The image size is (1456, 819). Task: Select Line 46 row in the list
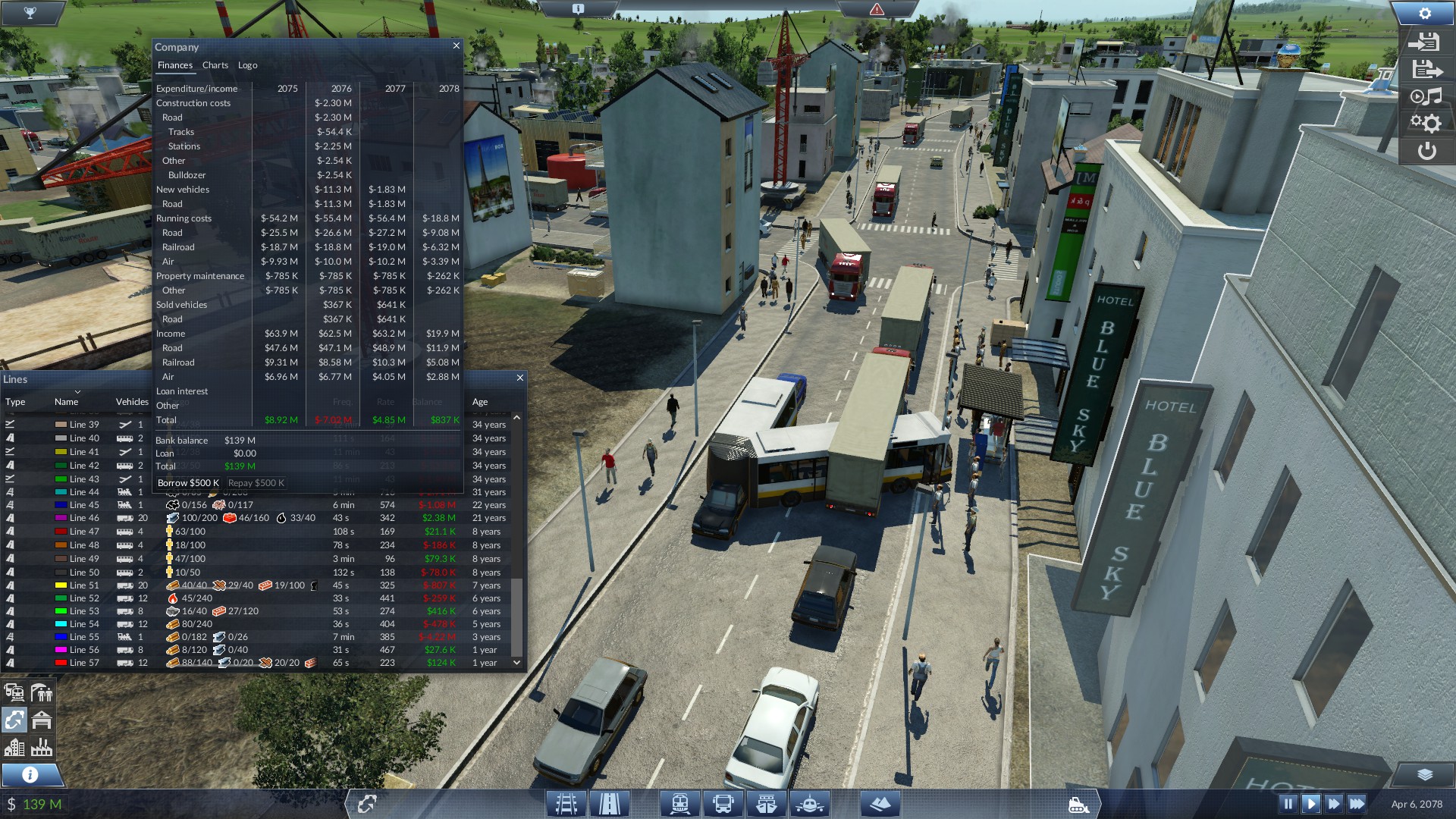[84, 518]
